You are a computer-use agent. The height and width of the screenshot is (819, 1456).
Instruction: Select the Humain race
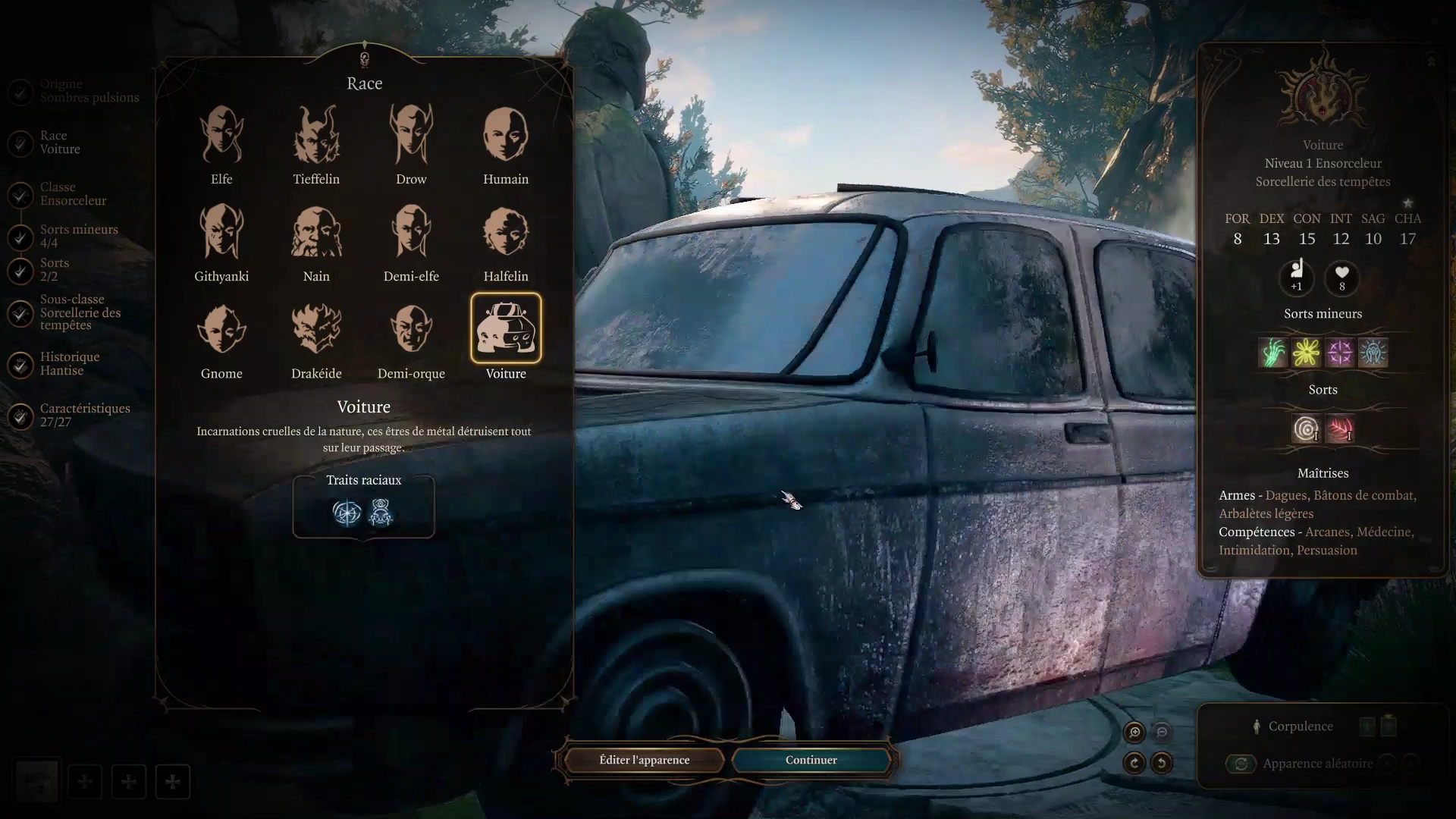click(506, 136)
